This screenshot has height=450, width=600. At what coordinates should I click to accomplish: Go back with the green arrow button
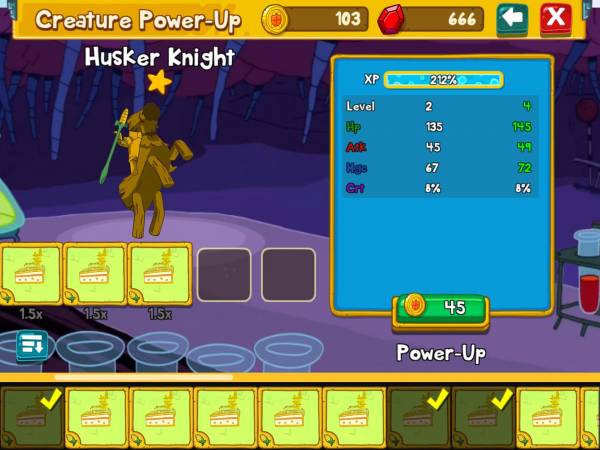pyautogui.click(x=512, y=18)
